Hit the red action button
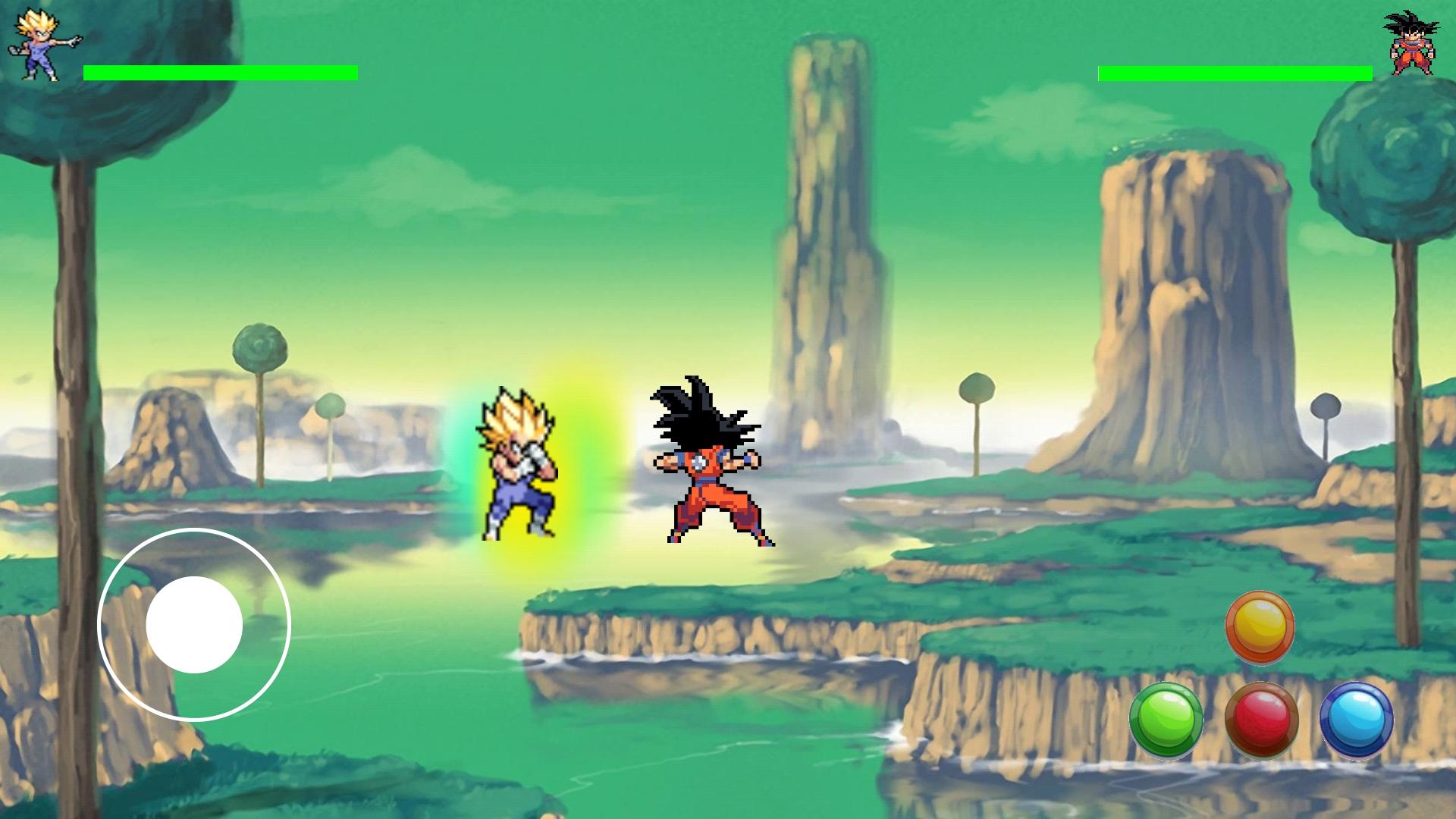 [1261, 719]
